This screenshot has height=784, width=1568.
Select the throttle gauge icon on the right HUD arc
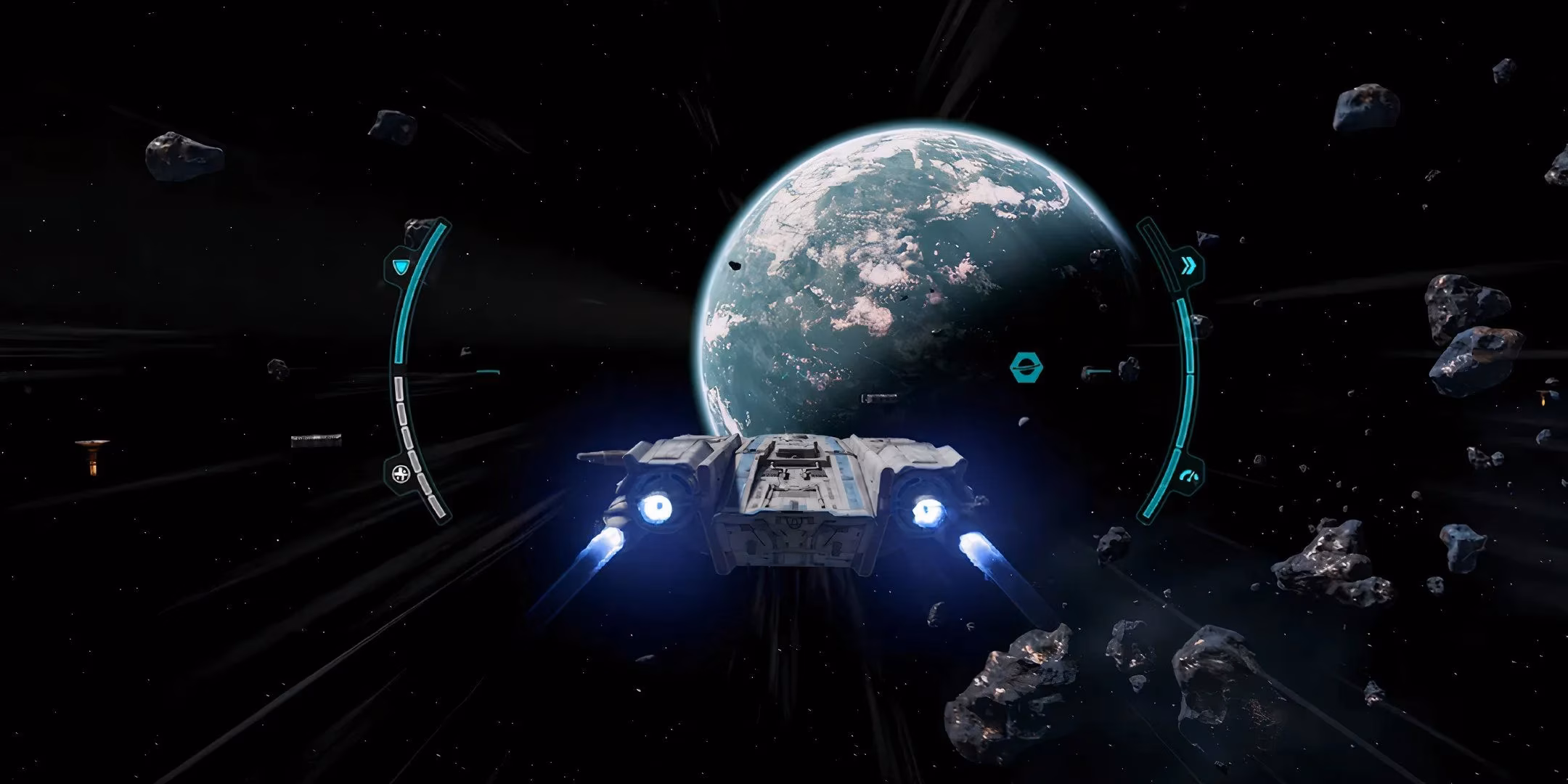1188,475
